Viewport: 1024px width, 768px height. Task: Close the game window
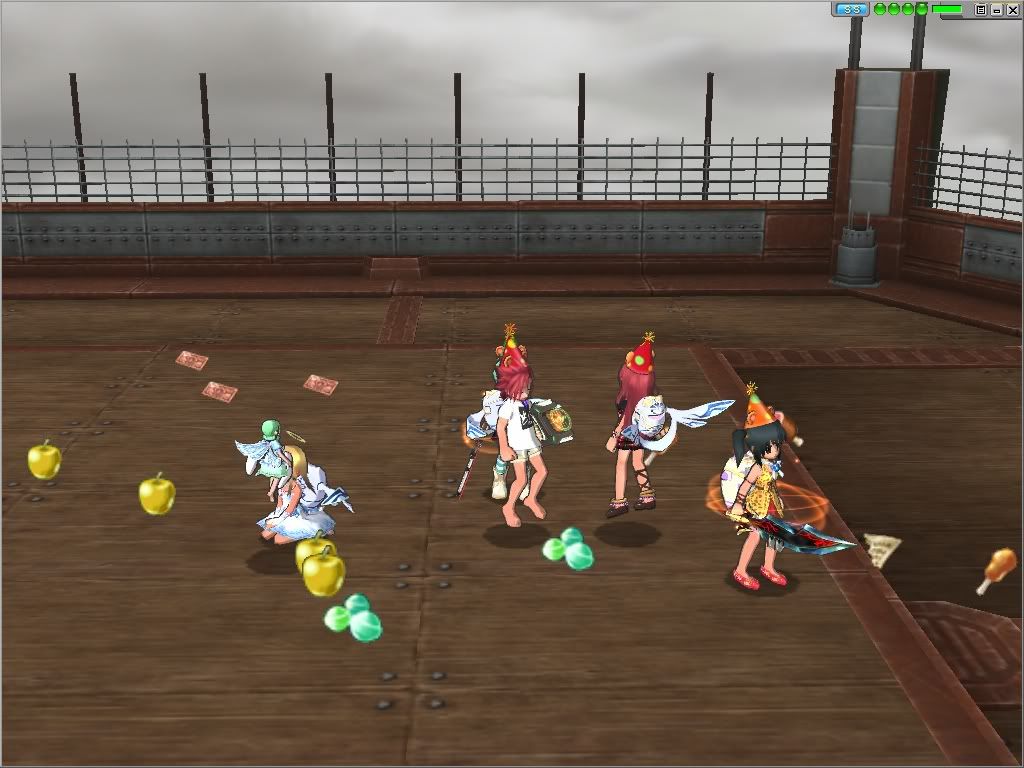pos(1012,9)
